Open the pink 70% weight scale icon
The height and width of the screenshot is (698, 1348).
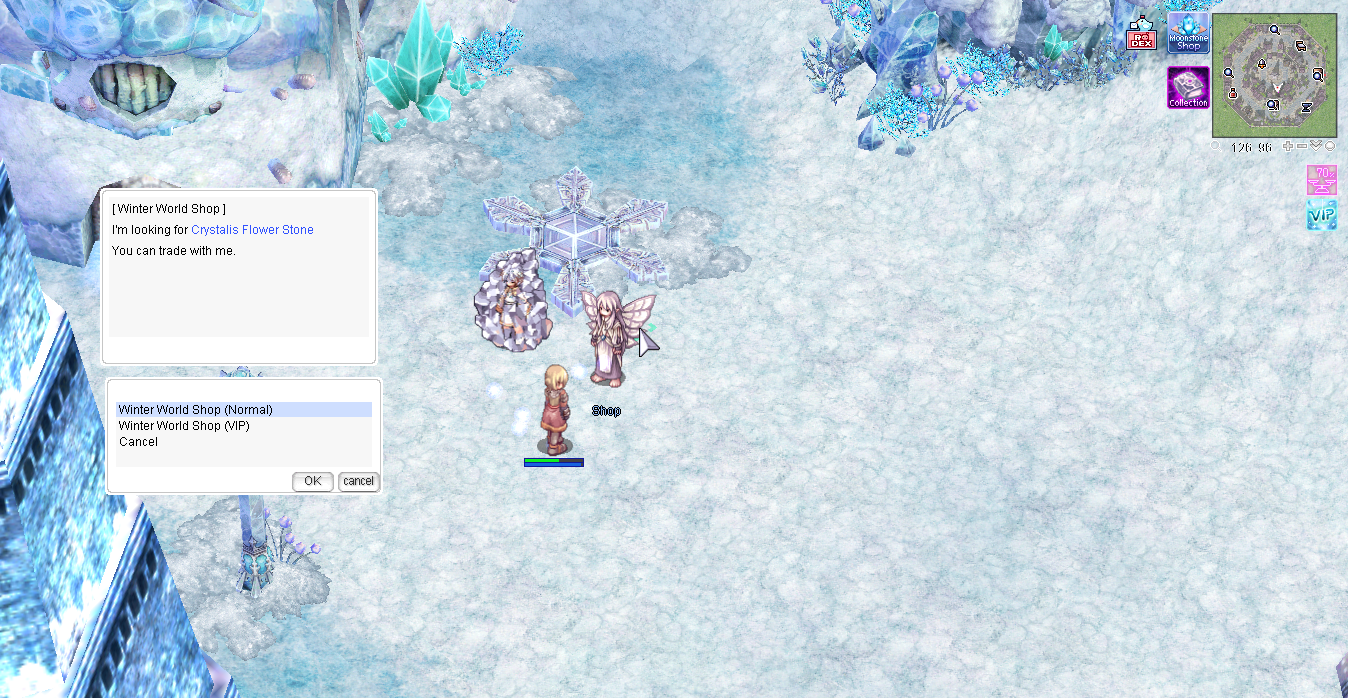[1321, 180]
